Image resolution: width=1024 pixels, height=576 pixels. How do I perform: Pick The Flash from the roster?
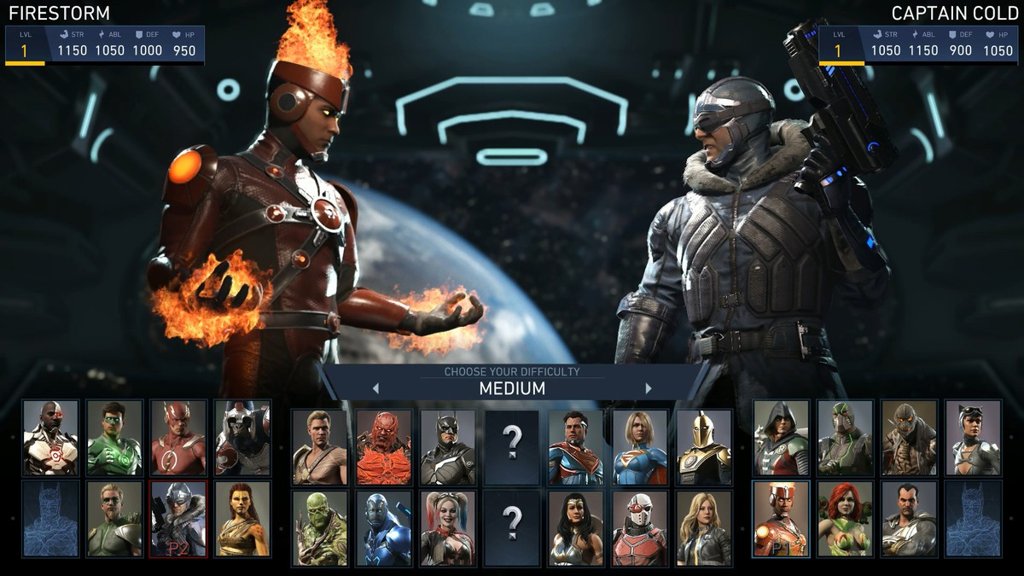click(178, 437)
